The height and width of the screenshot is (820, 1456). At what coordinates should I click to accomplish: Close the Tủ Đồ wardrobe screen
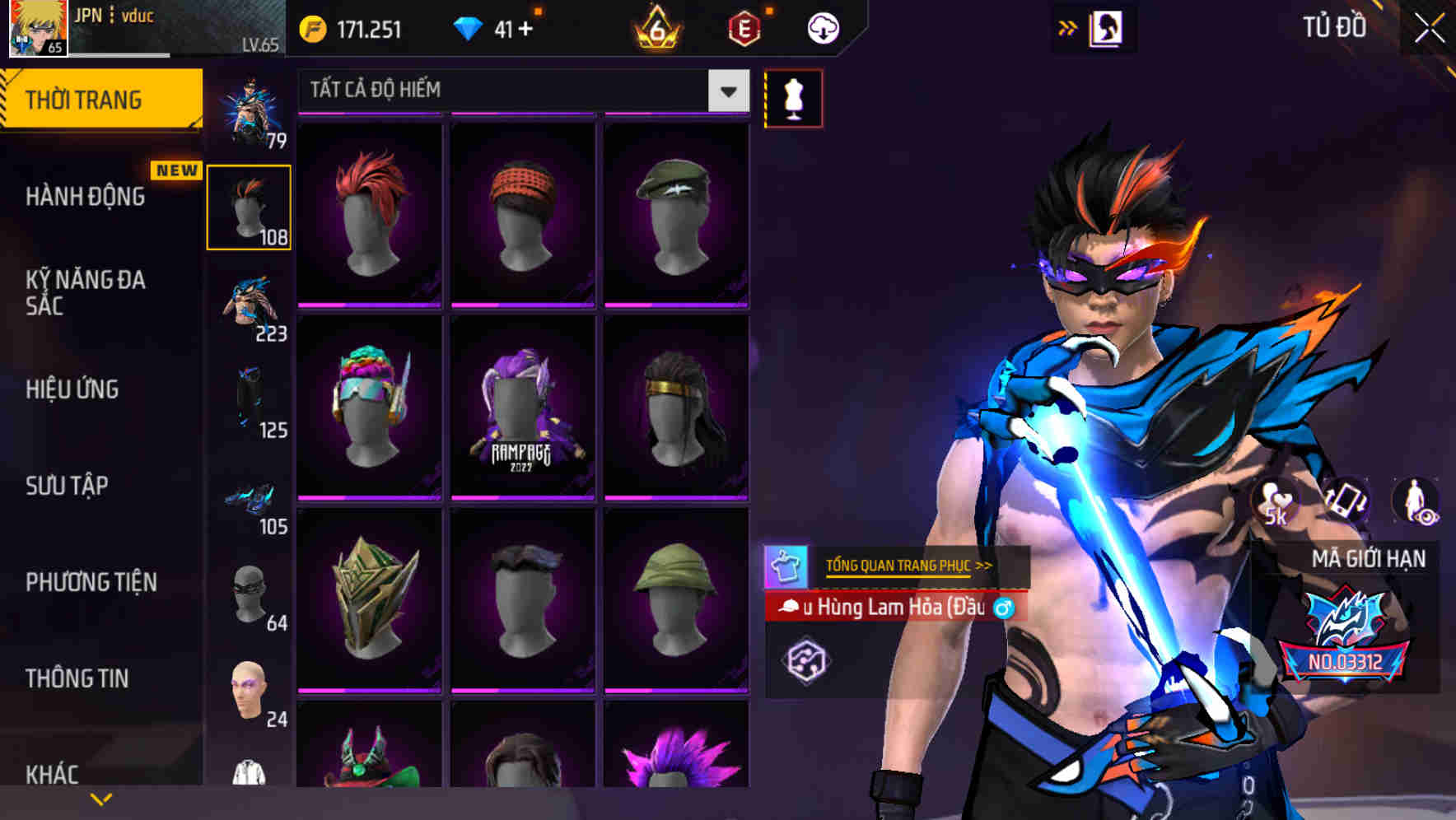point(1430,29)
